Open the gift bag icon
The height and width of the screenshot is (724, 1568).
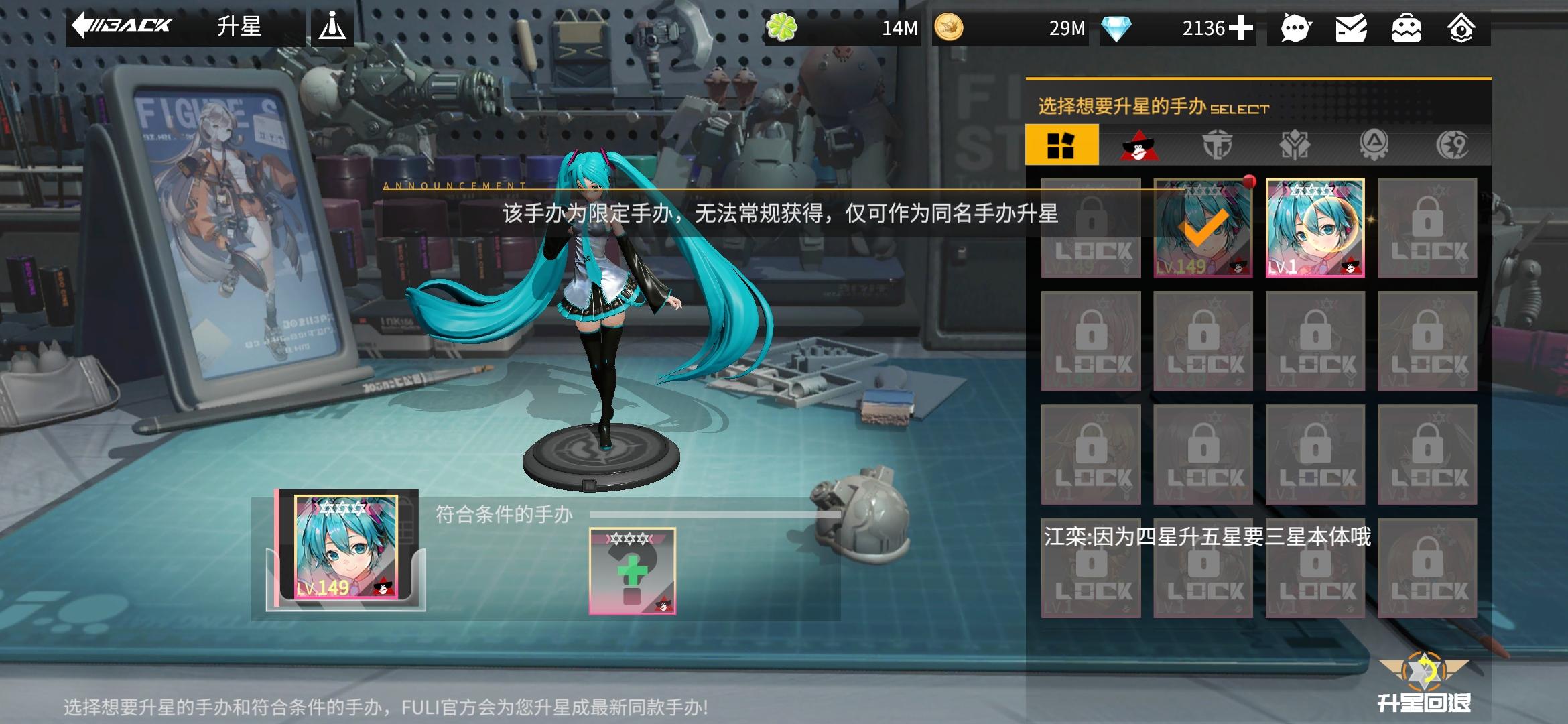click(x=1406, y=28)
